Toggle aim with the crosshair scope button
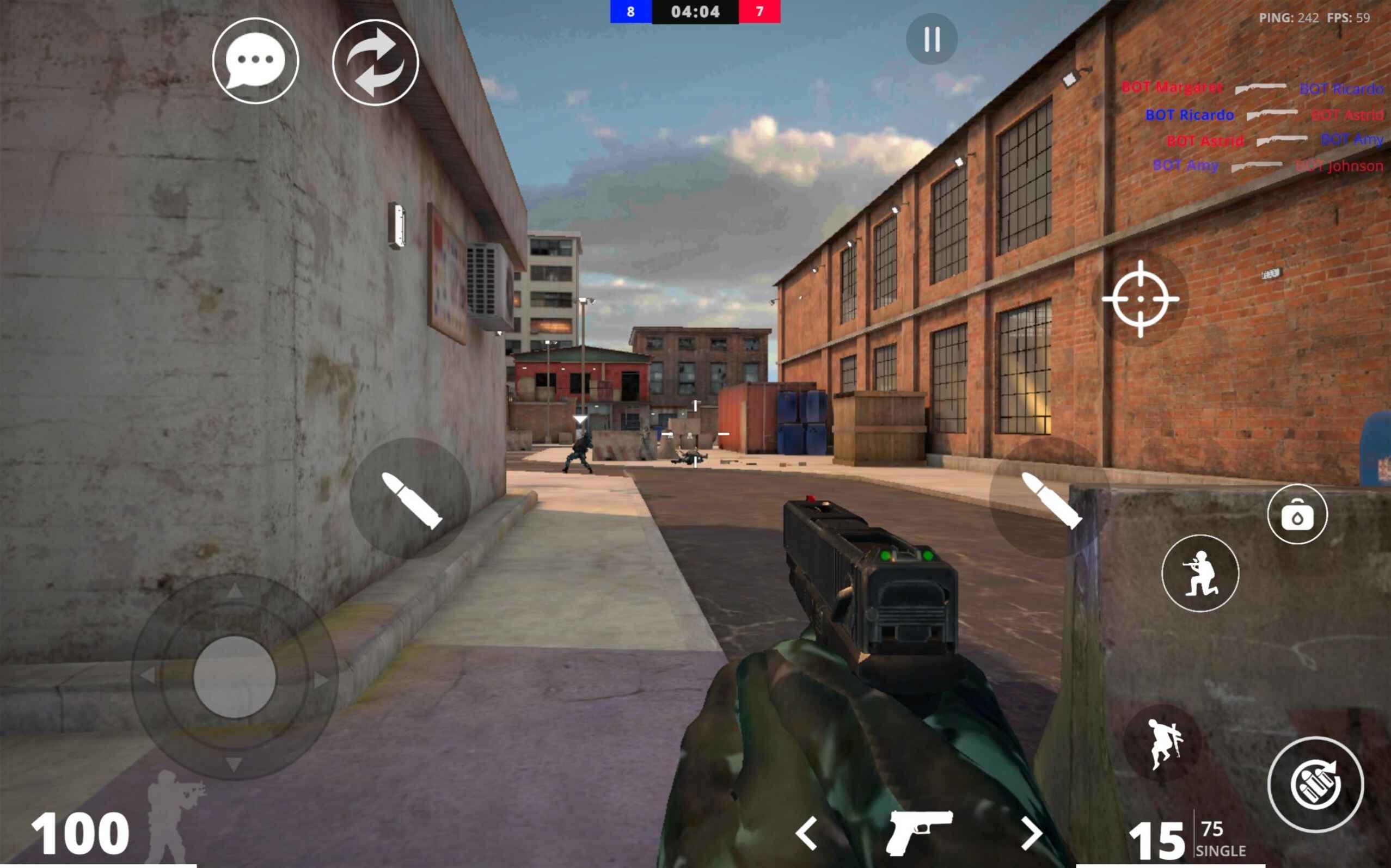 click(x=1140, y=299)
